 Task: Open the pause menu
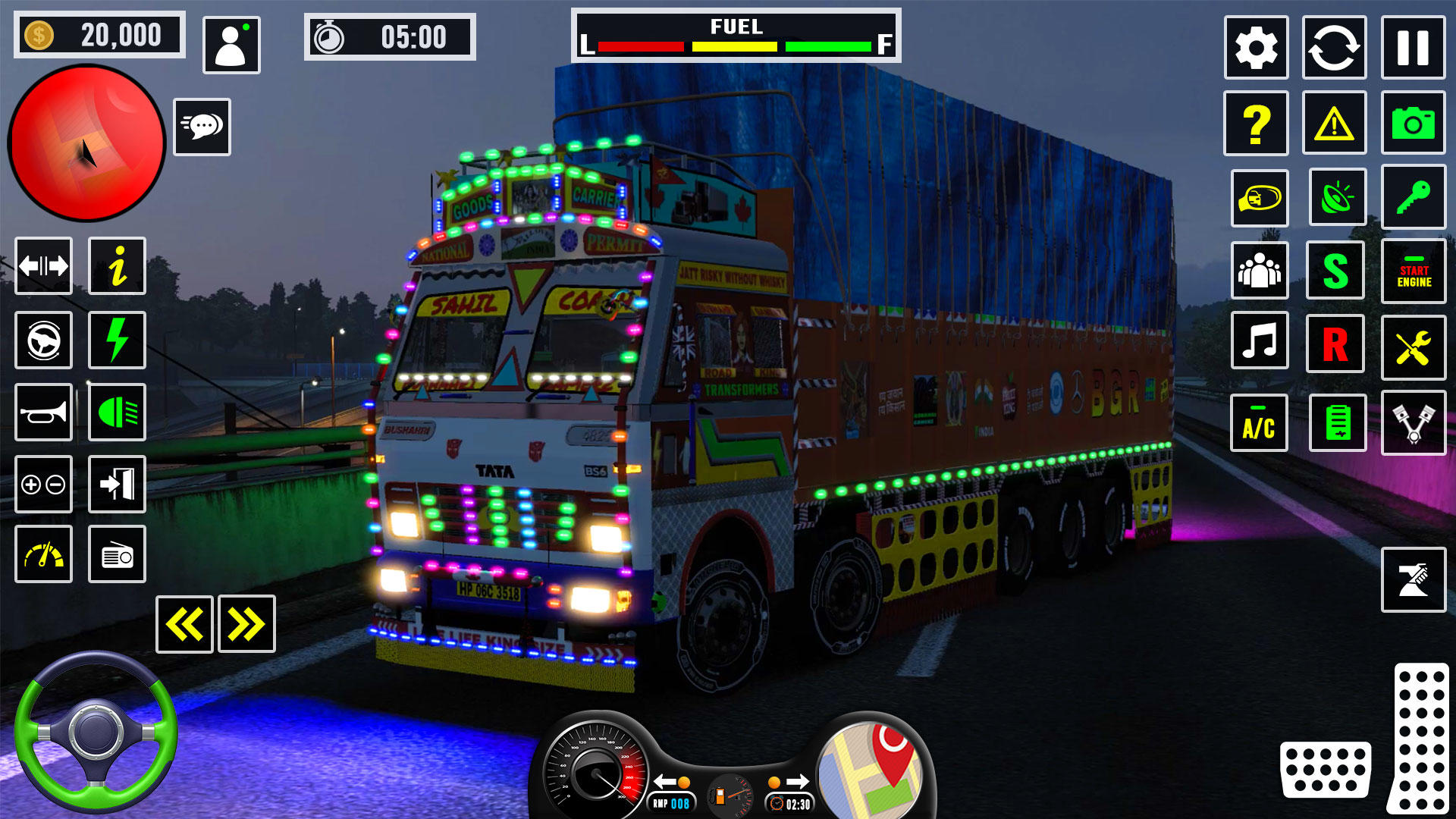1414,47
